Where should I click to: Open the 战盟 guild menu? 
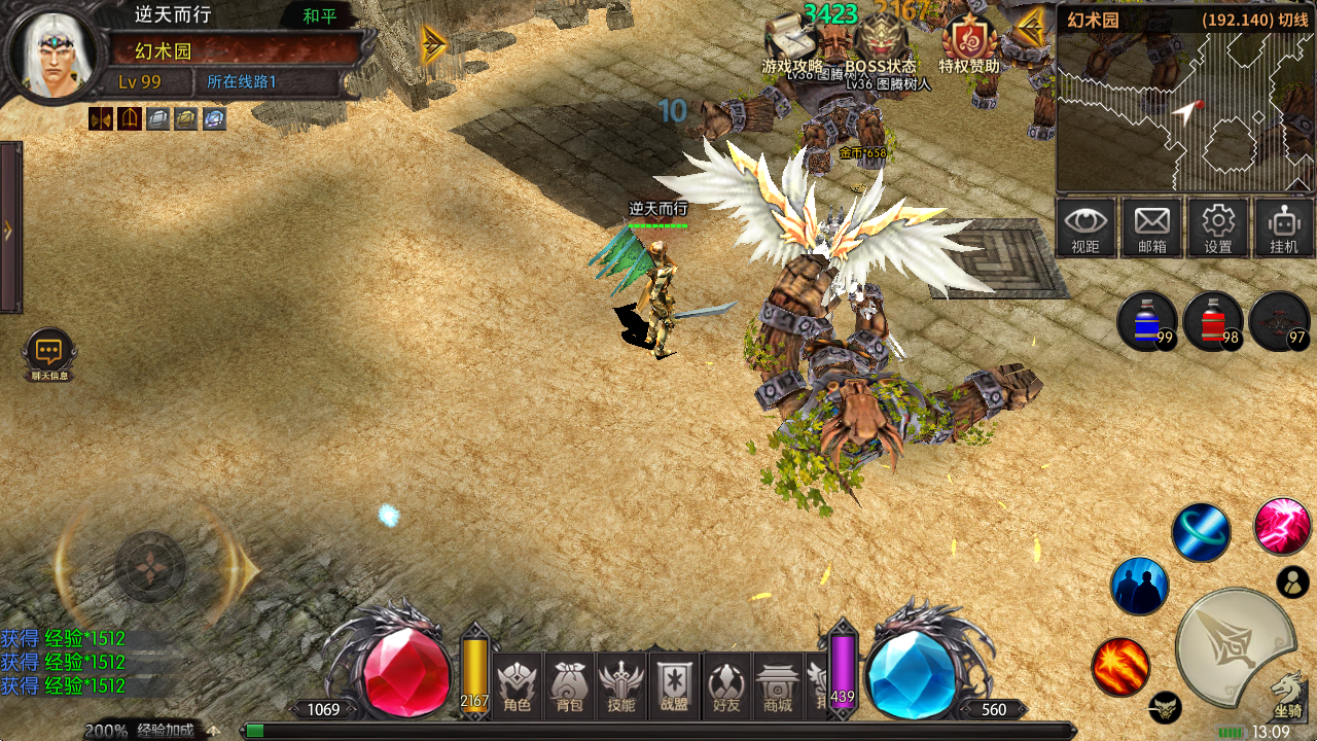673,686
